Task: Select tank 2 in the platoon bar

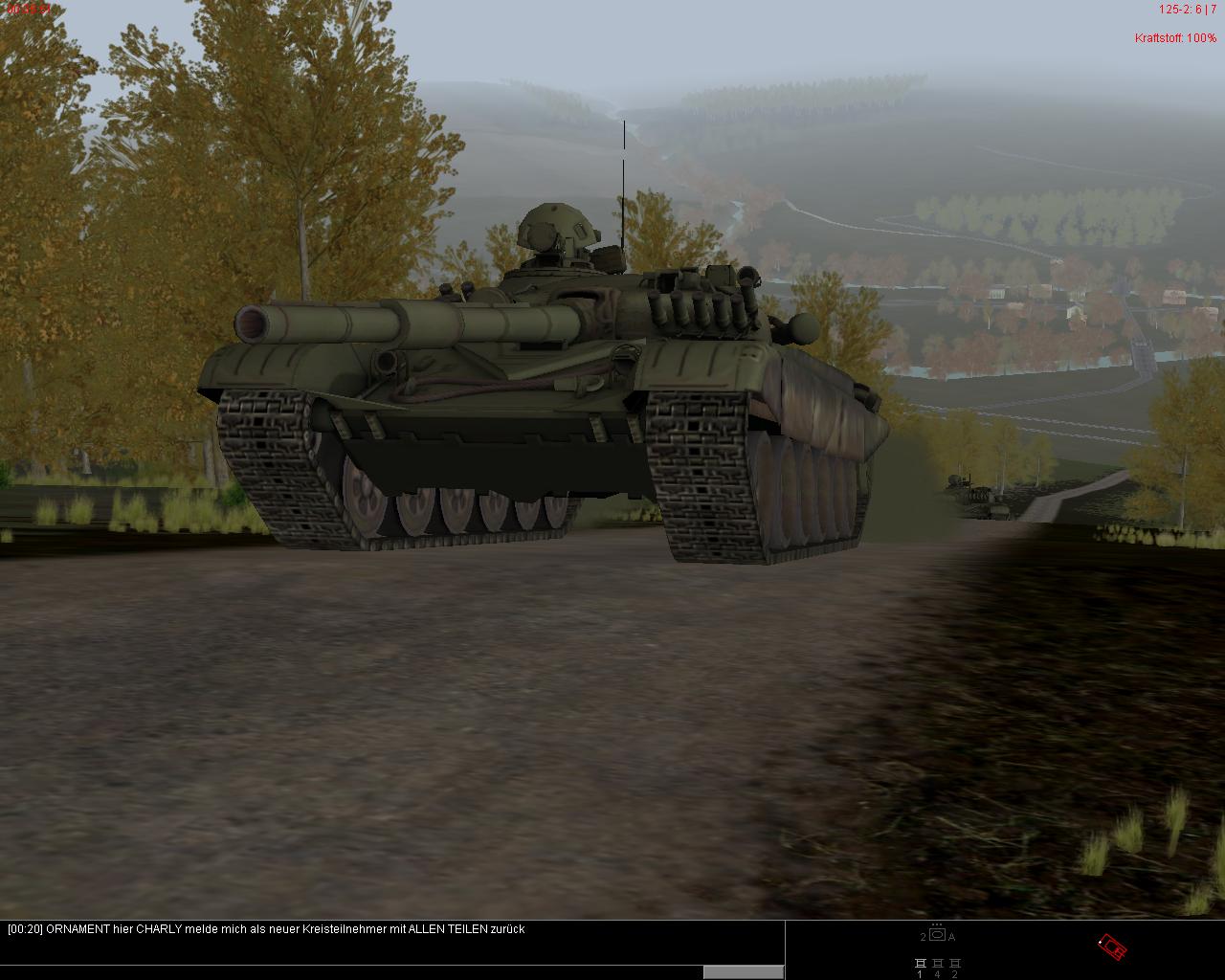Action: click(954, 964)
